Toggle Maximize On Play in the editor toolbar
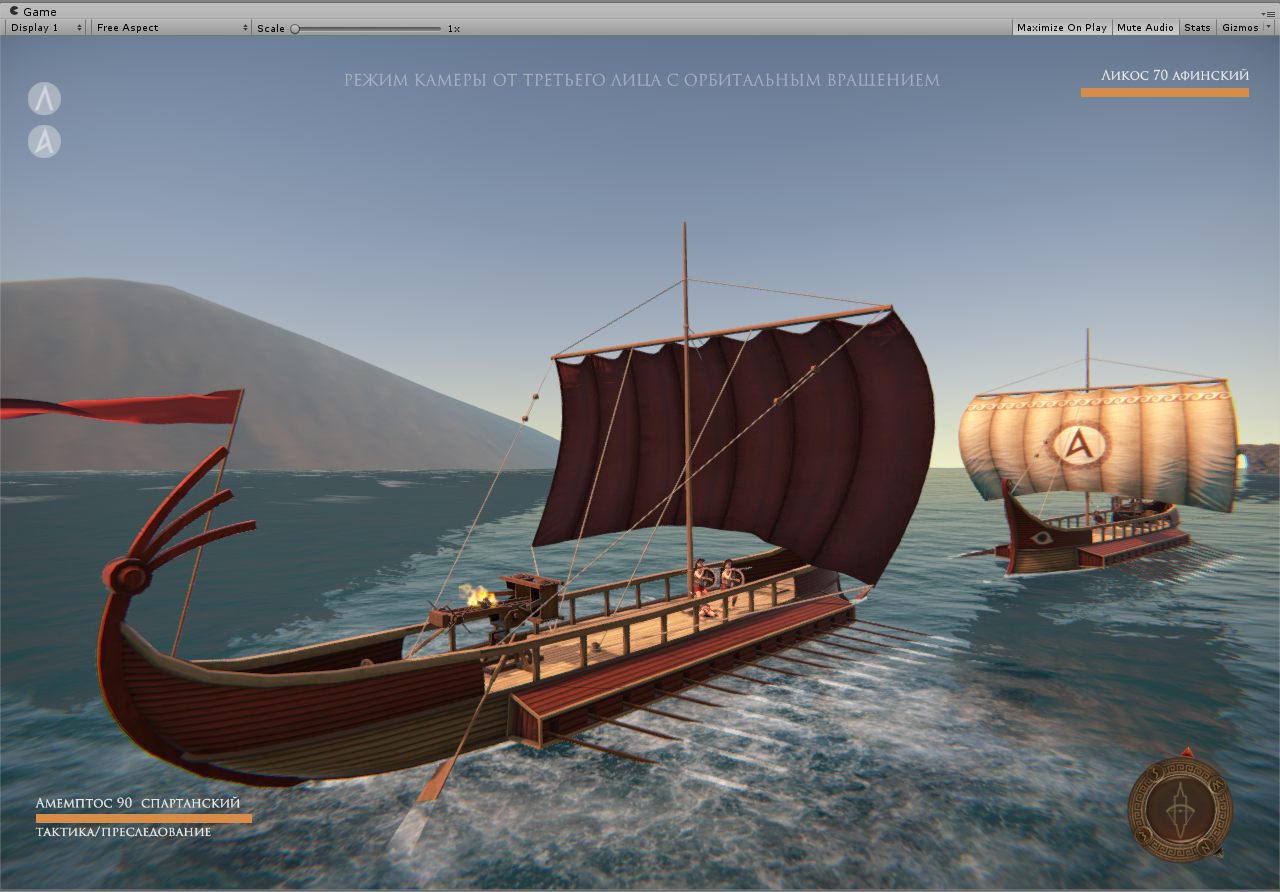 pos(1061,28)
